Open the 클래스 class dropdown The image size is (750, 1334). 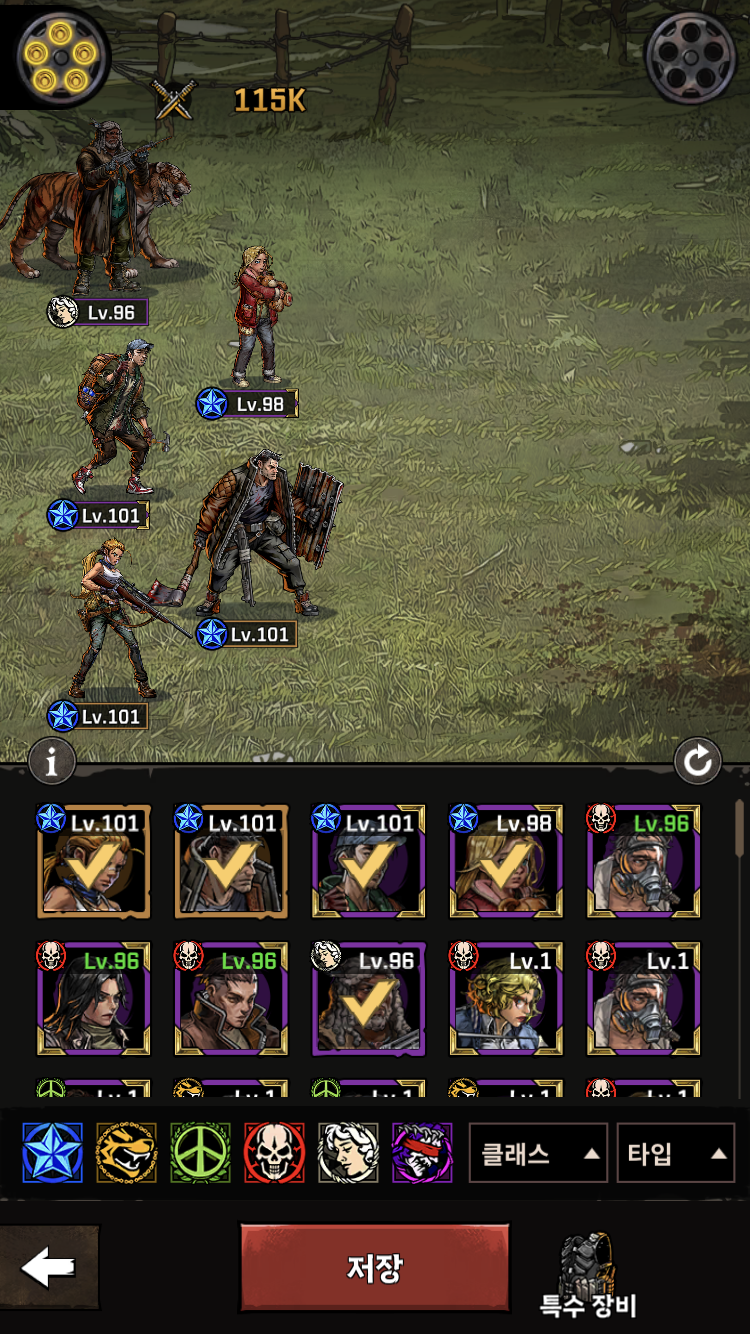click(537, 1153)
